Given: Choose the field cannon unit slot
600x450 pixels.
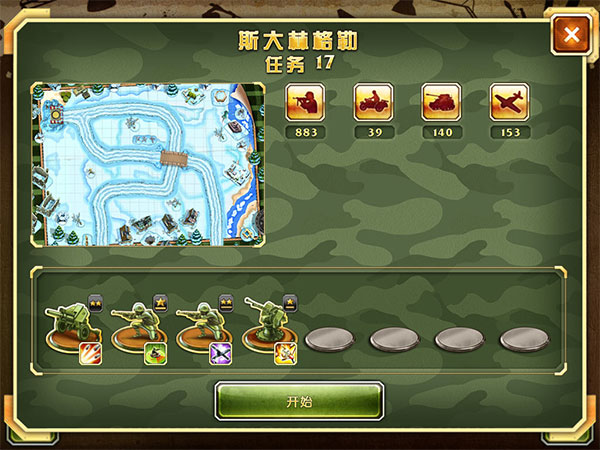Looking at the screenshot, I should tap(74, 329).
